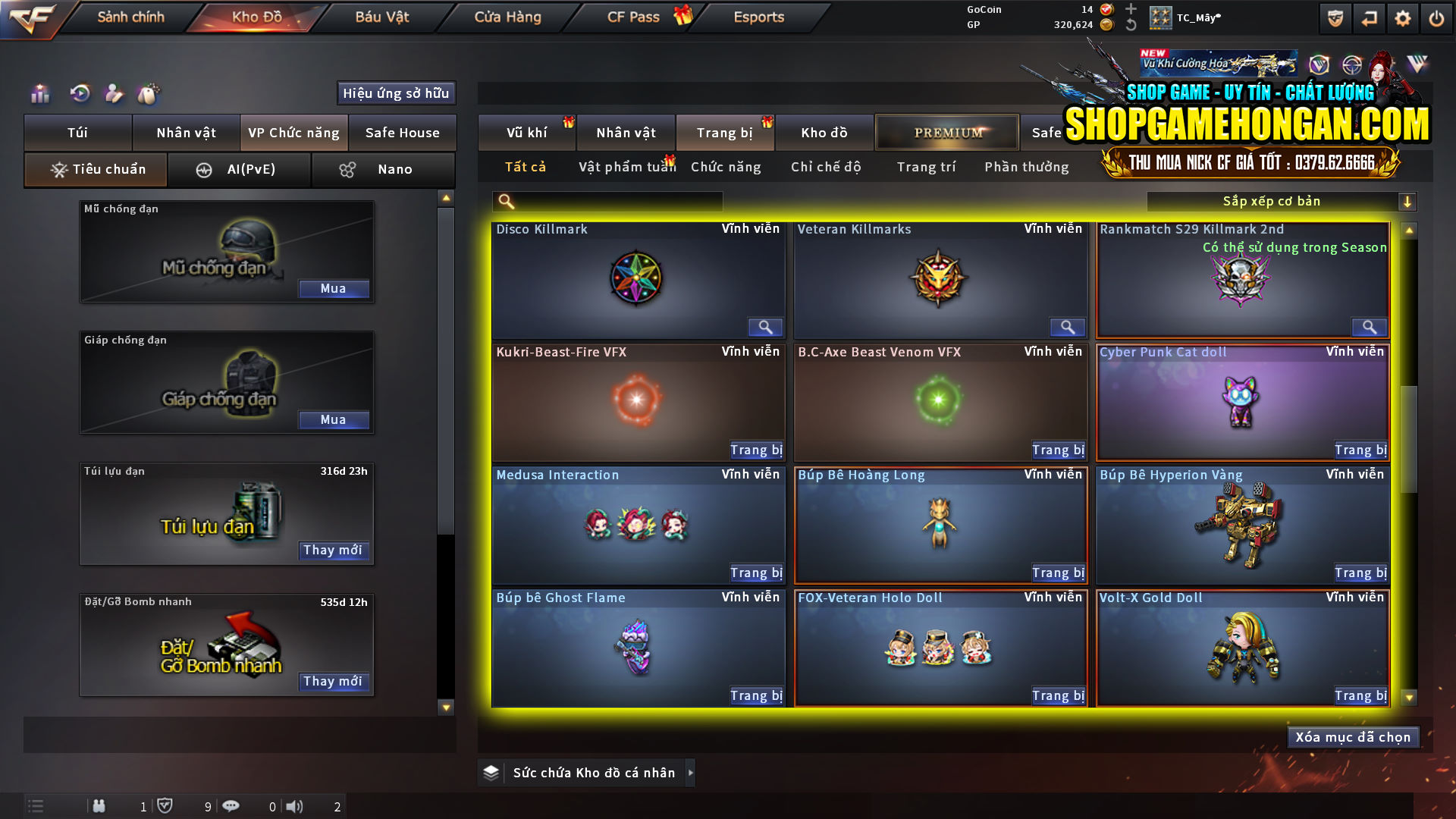1456x819 pixels.
Task: Select the character support icon in toolbar
Action: (114, 93)
